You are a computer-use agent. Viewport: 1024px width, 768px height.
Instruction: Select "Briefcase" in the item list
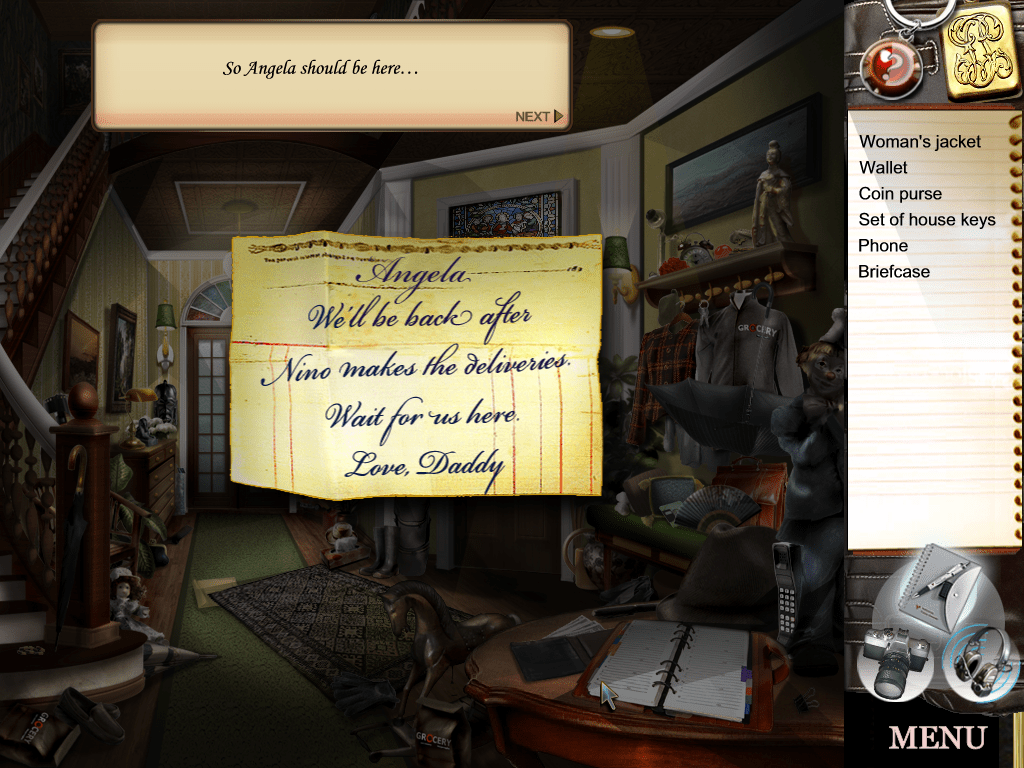point(894,272)
